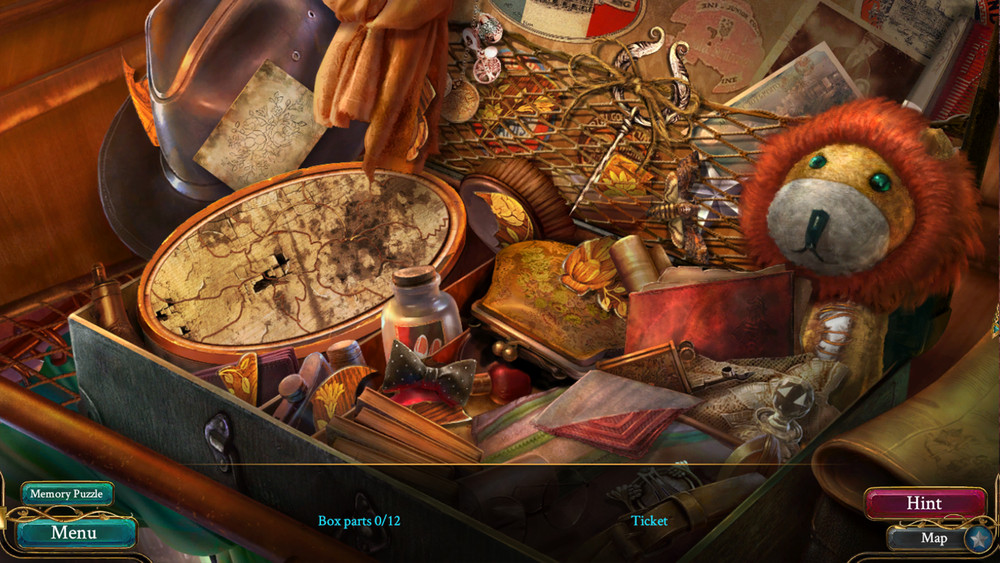Use the Hint button

(924, 504)
